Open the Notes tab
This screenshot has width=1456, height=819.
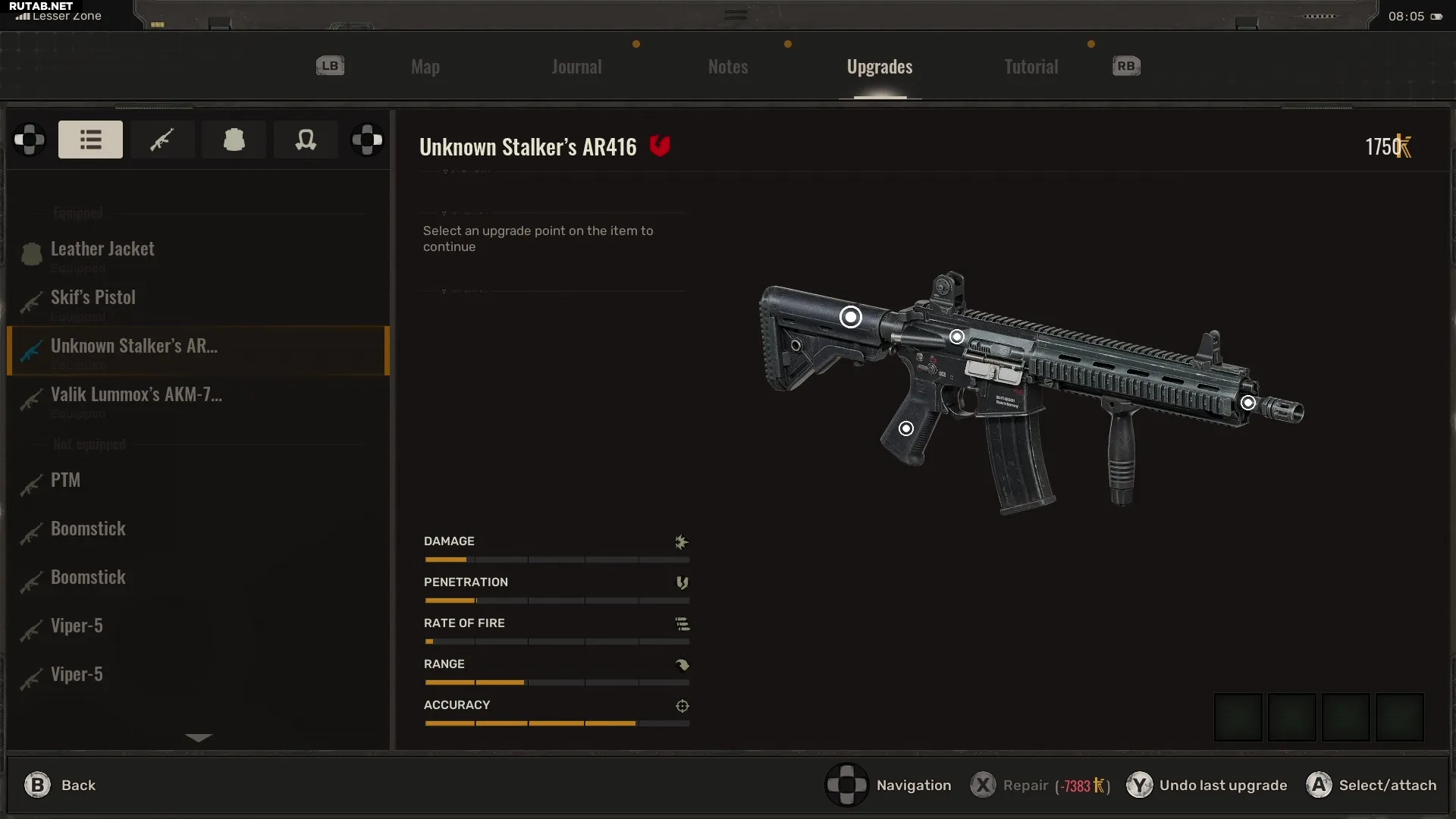coord(728,67)
